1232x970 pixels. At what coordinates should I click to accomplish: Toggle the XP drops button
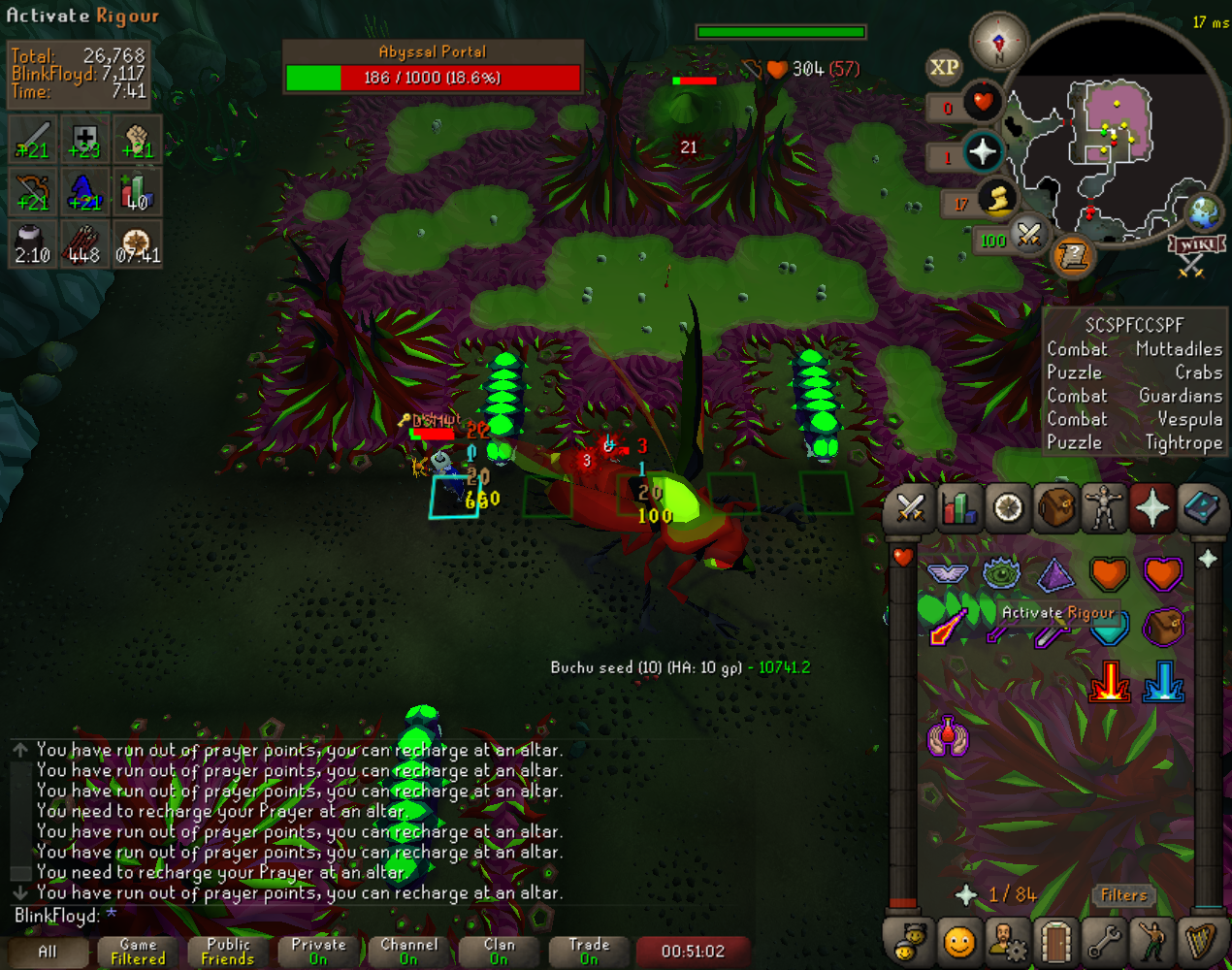click(944, 67)
